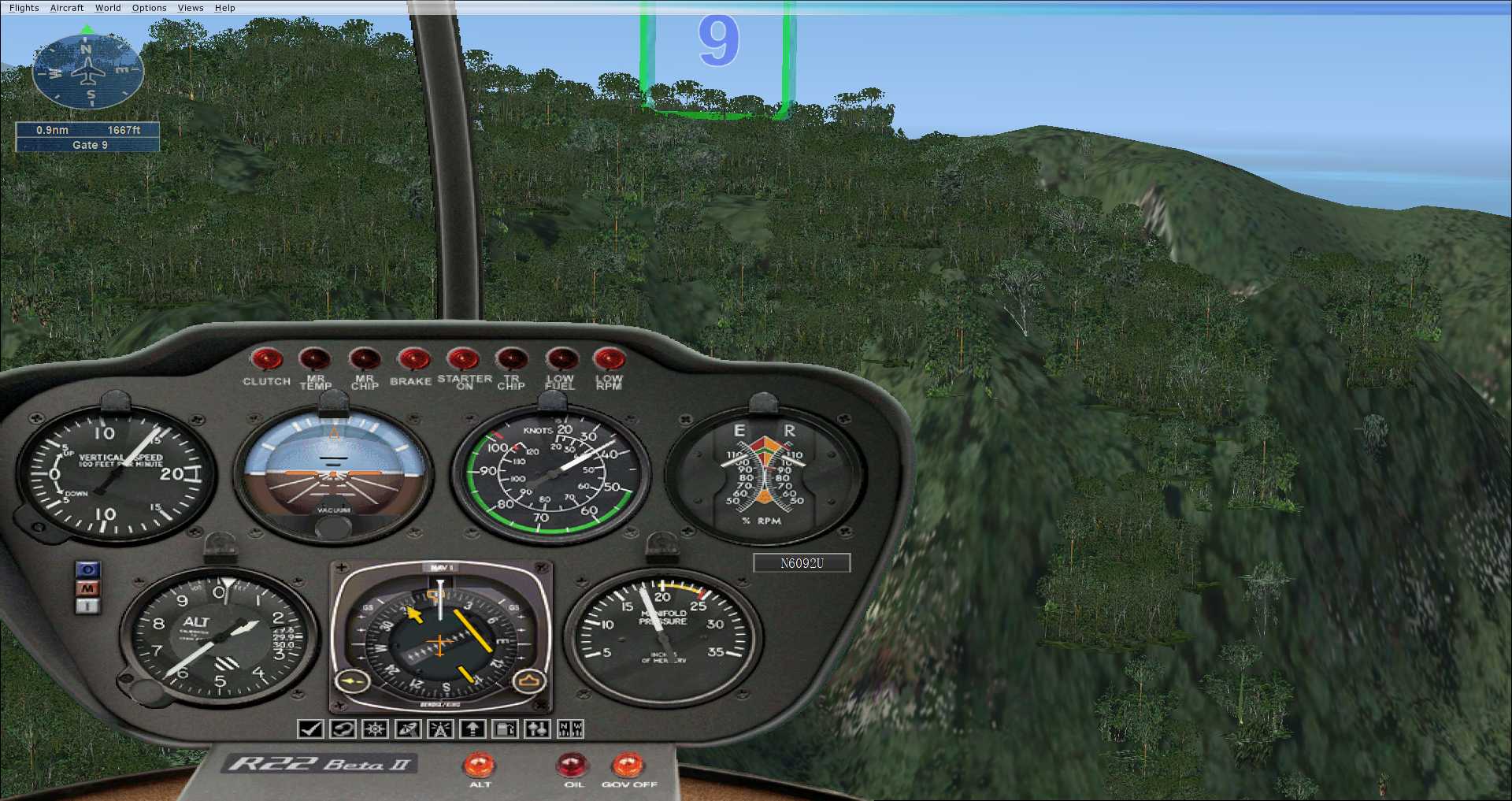Open the Views menu
This screenshot has height=801, width=1512.
point(191,8)
